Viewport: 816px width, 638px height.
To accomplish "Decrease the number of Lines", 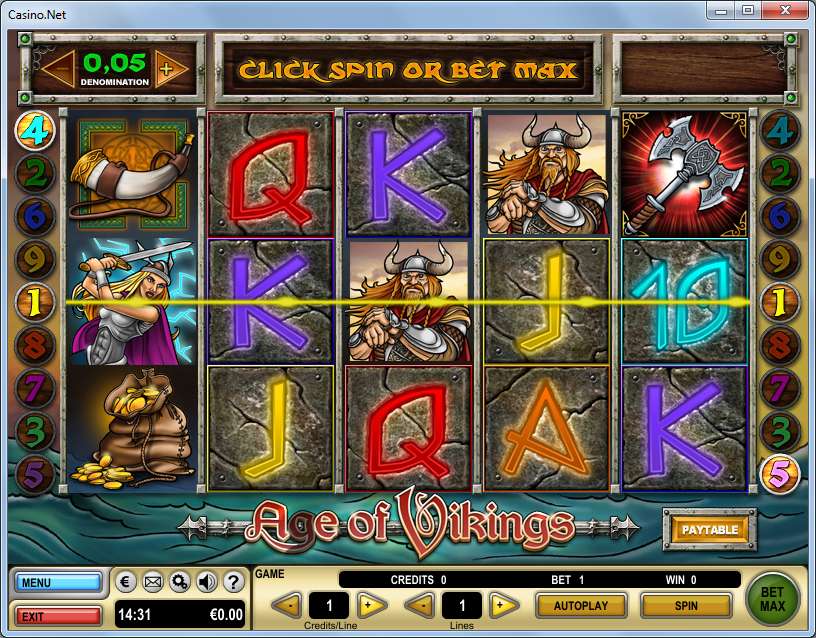I will [x=419, y=605].
